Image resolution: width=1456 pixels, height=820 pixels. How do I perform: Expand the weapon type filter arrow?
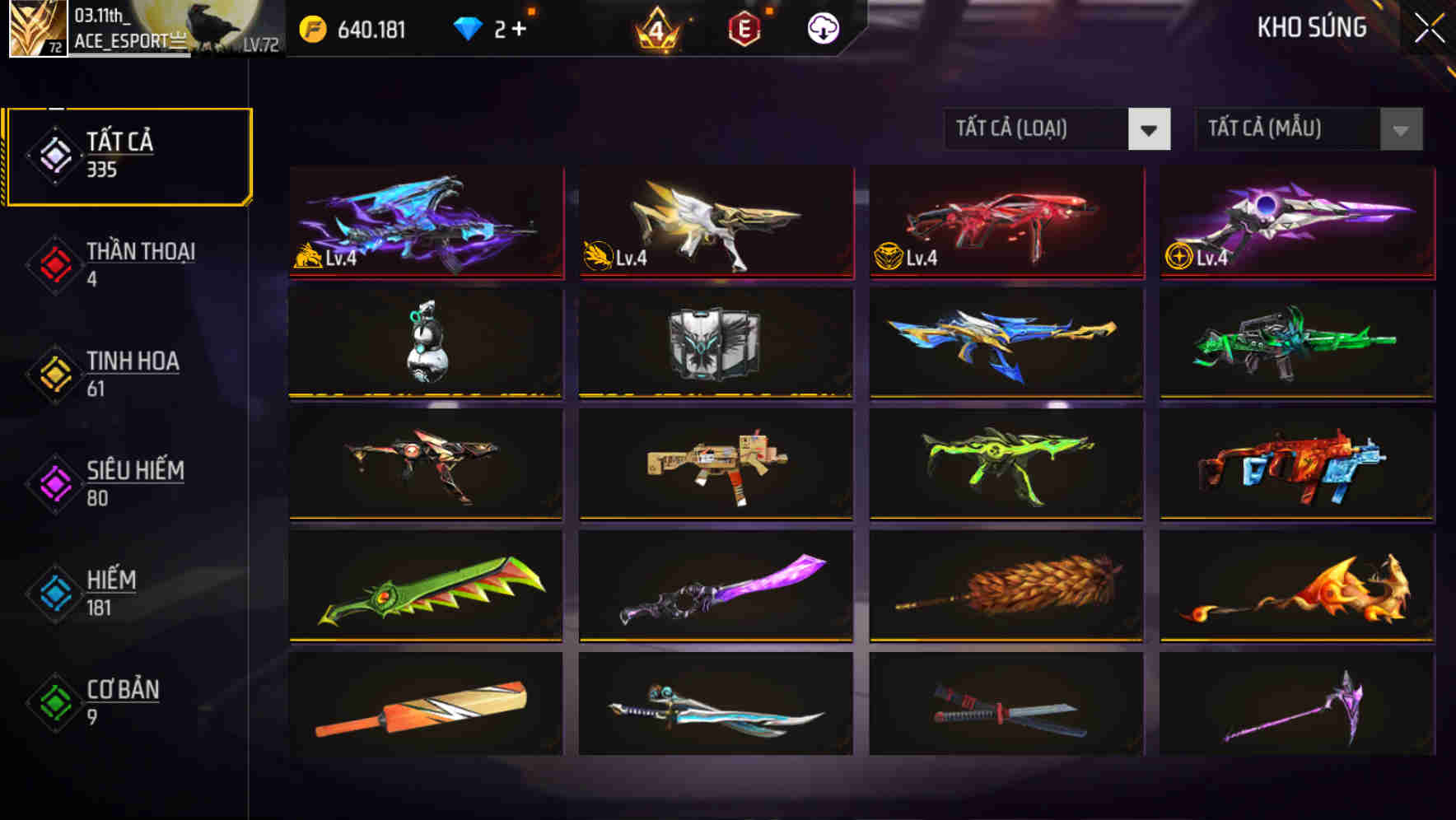1150,129
